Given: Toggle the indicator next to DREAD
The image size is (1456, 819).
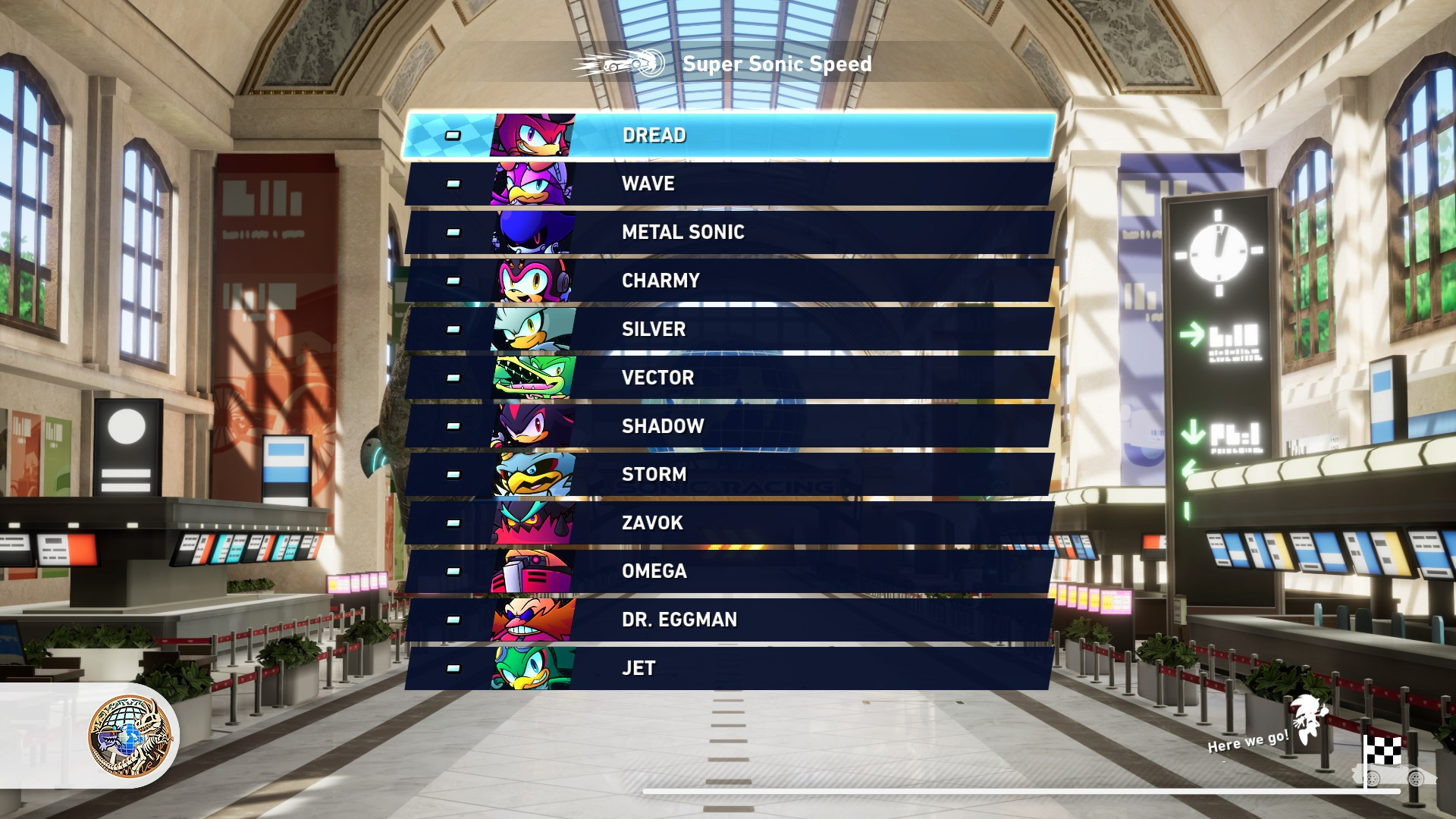Looking at the screenshot, I should pos(453,134).
